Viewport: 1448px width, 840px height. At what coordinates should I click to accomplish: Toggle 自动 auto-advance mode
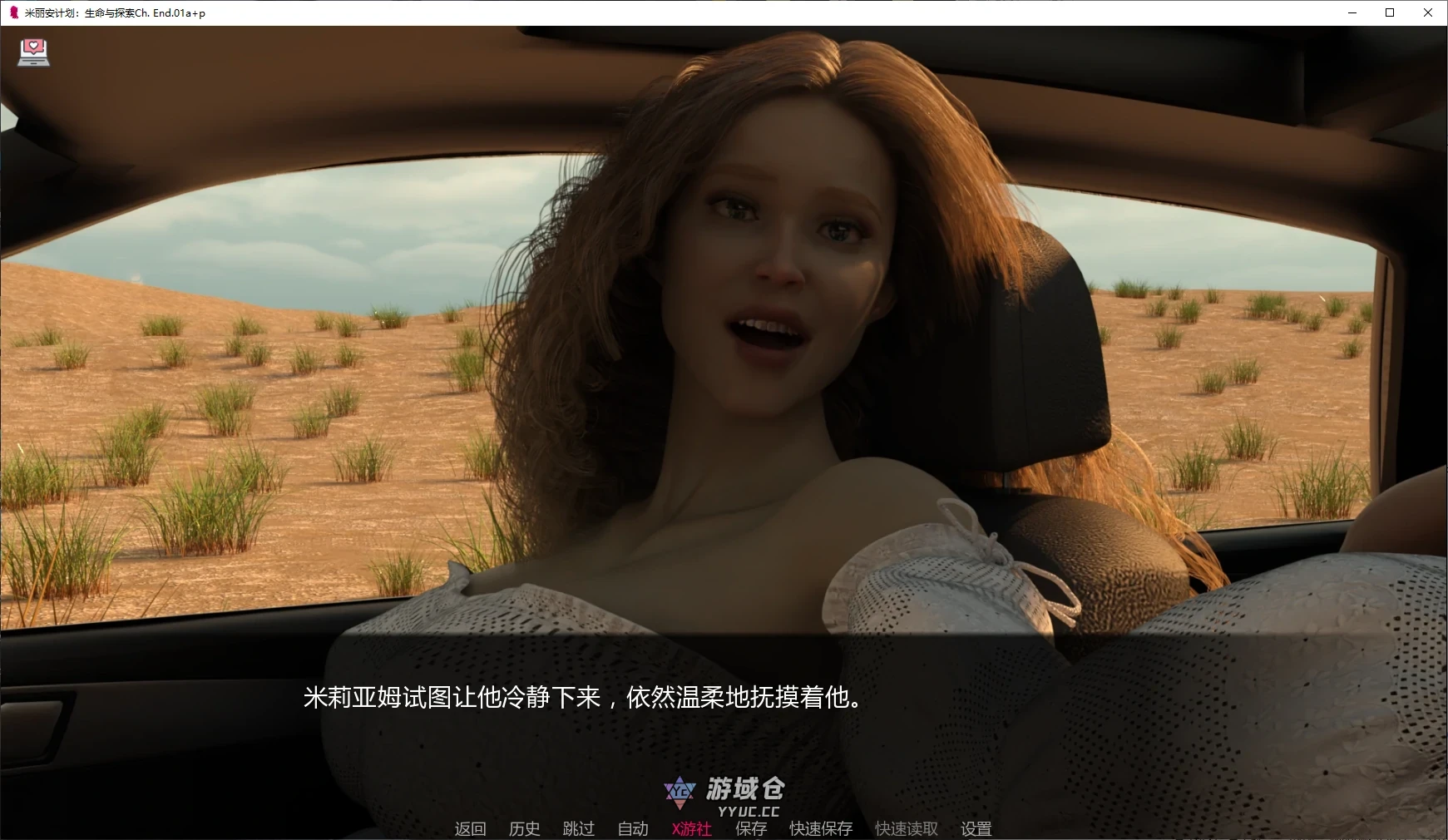pos(632,828)
